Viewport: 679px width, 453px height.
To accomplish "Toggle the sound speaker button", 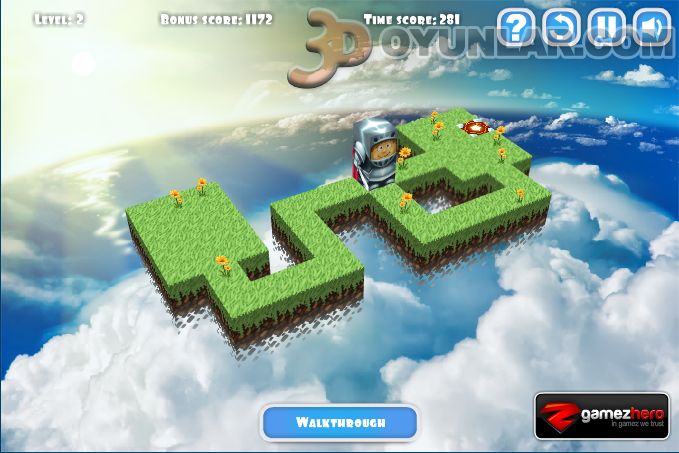I will 652,26.
